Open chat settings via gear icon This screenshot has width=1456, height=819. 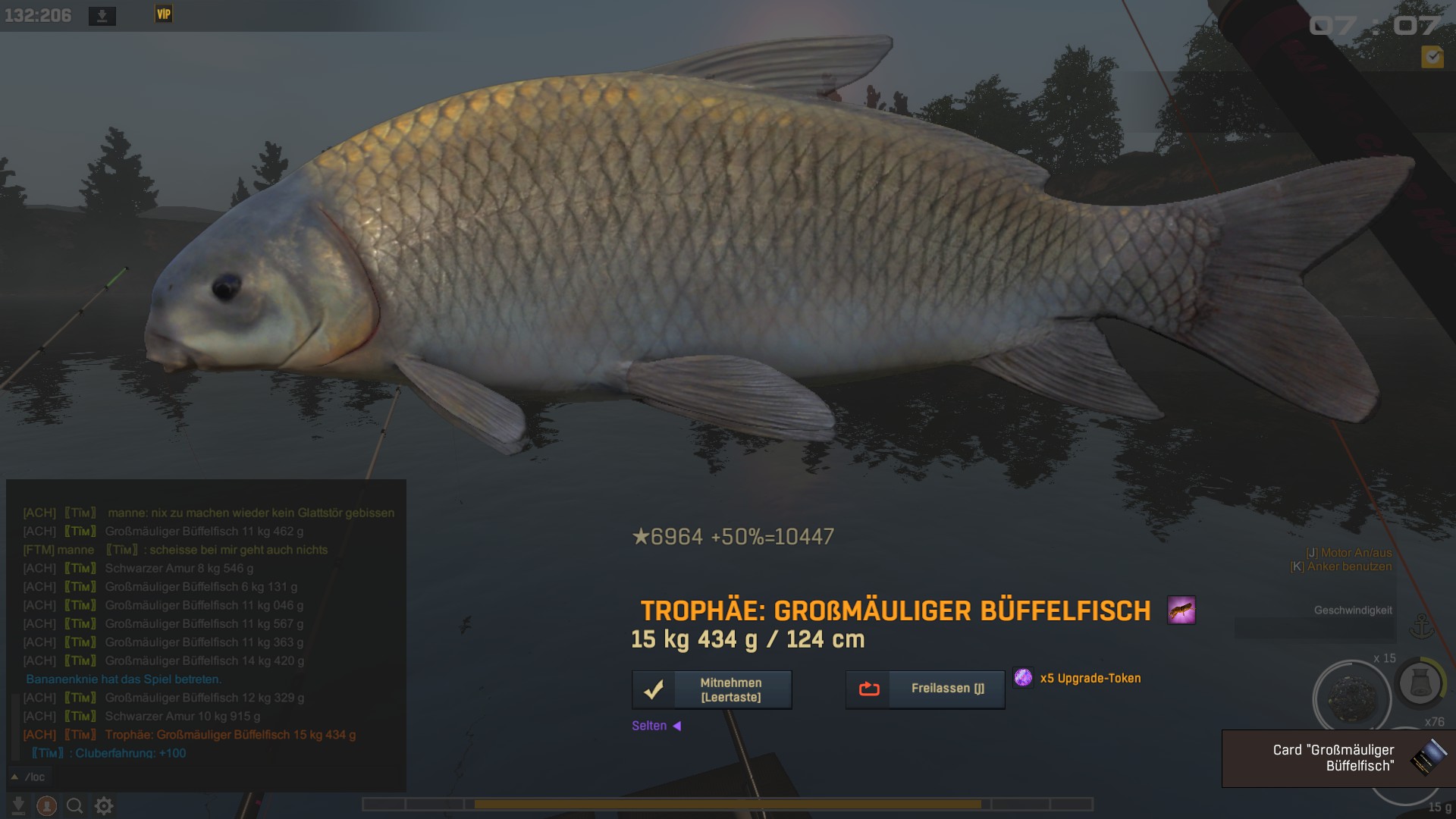click(x=104, y=805)
